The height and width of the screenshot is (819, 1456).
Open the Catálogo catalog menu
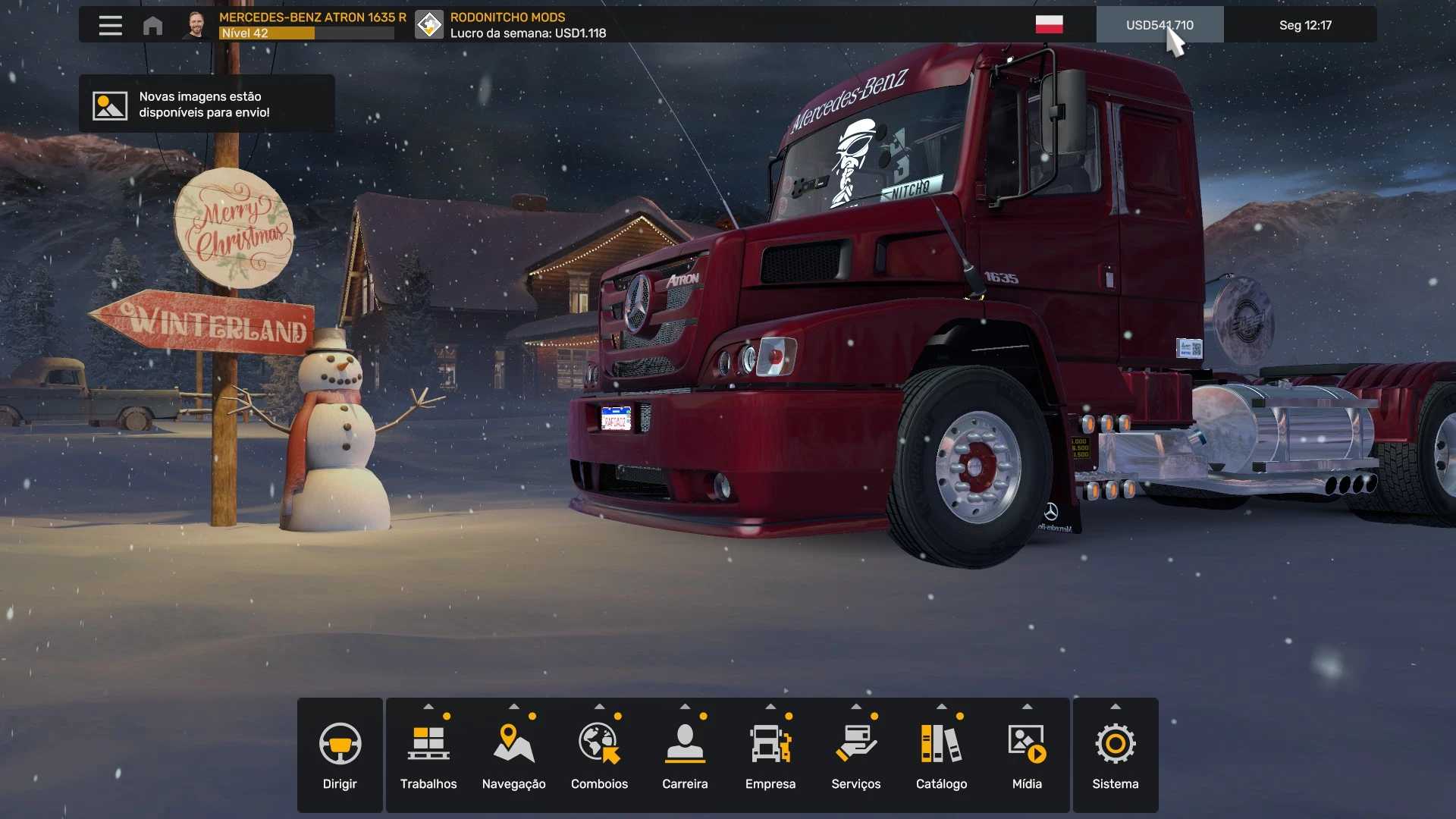[941, 755]
